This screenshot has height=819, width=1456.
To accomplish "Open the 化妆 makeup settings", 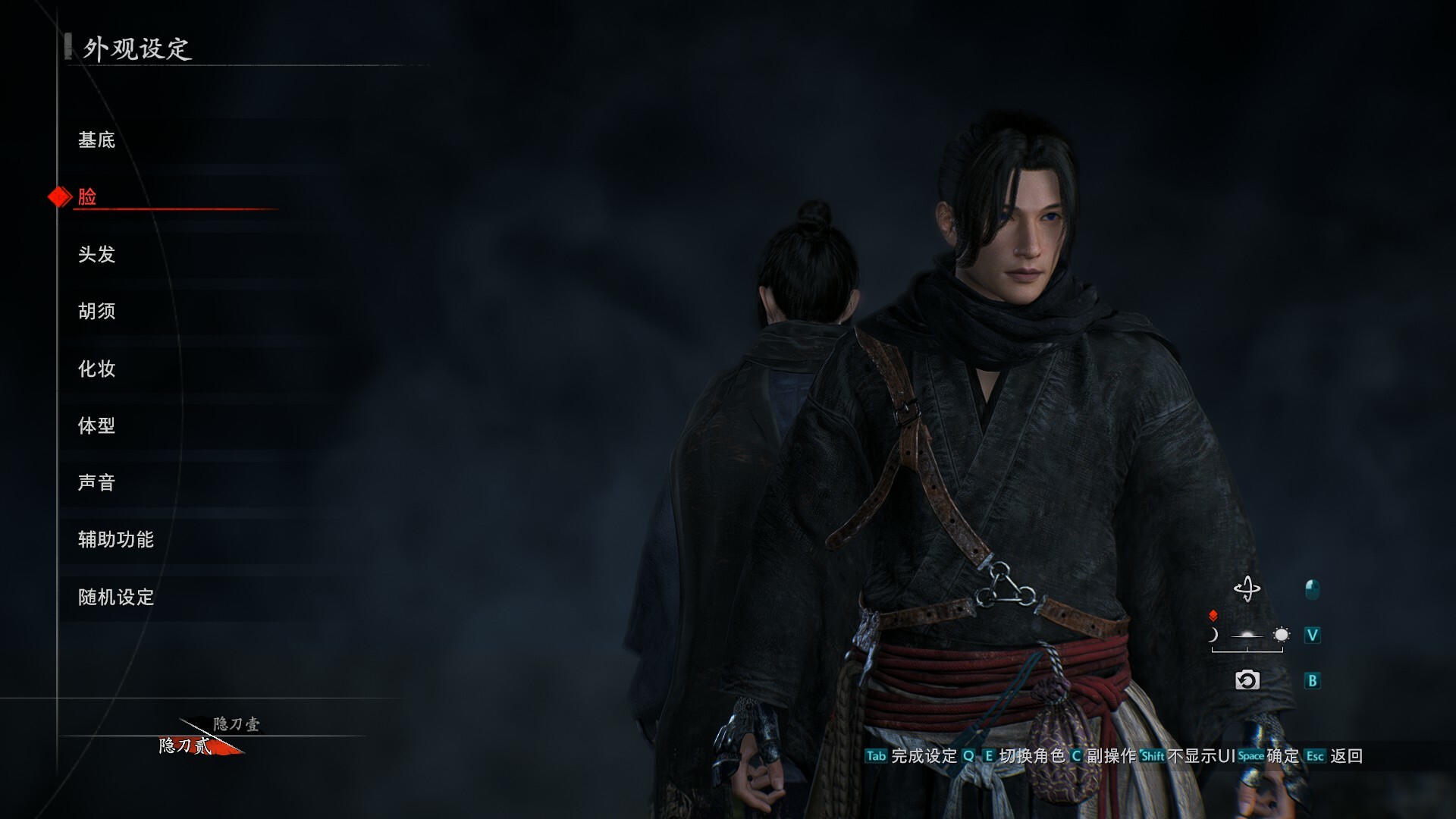I will [x=97, y=369].
